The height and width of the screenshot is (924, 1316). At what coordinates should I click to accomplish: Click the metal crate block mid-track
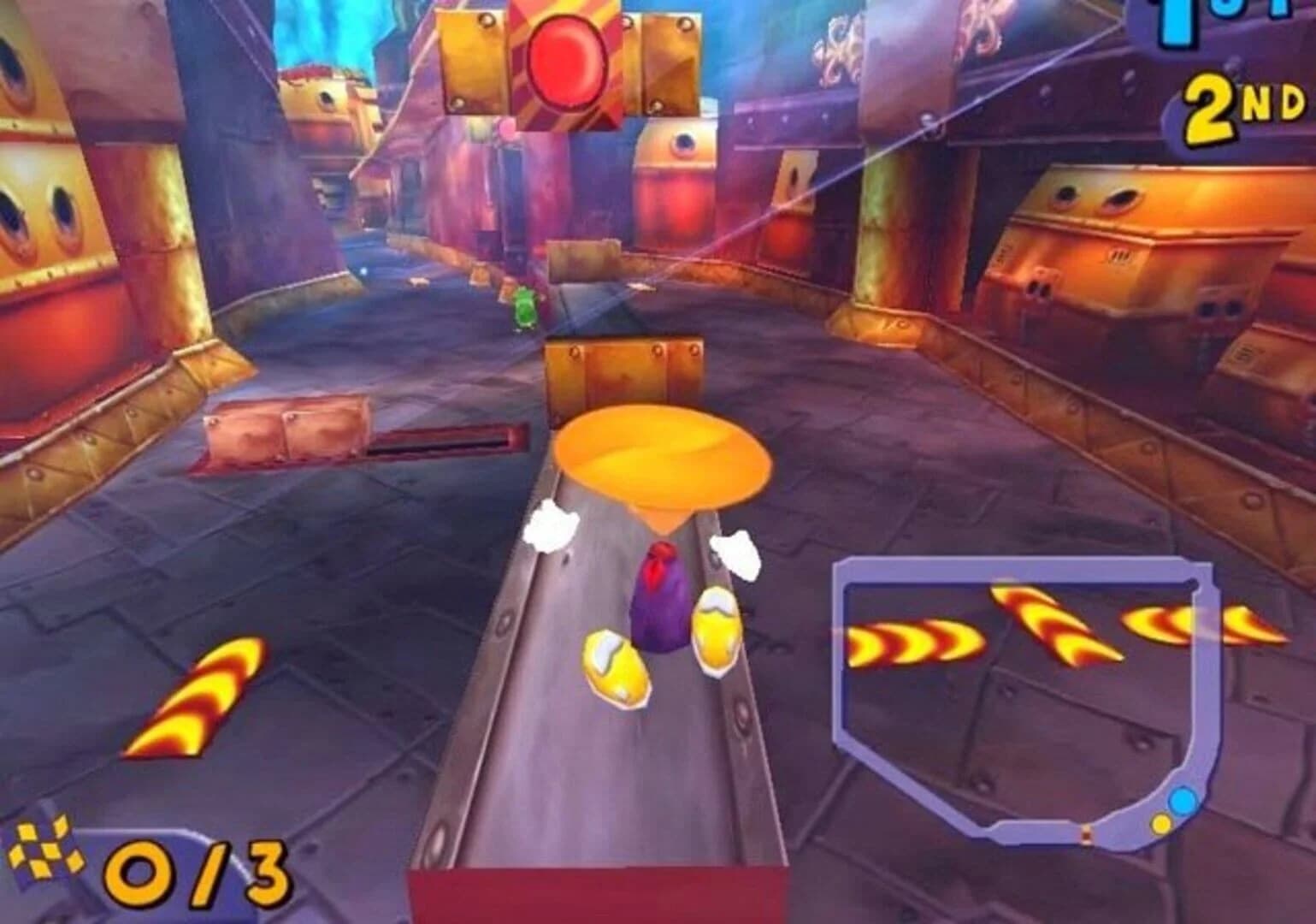(x=624, y=368)
